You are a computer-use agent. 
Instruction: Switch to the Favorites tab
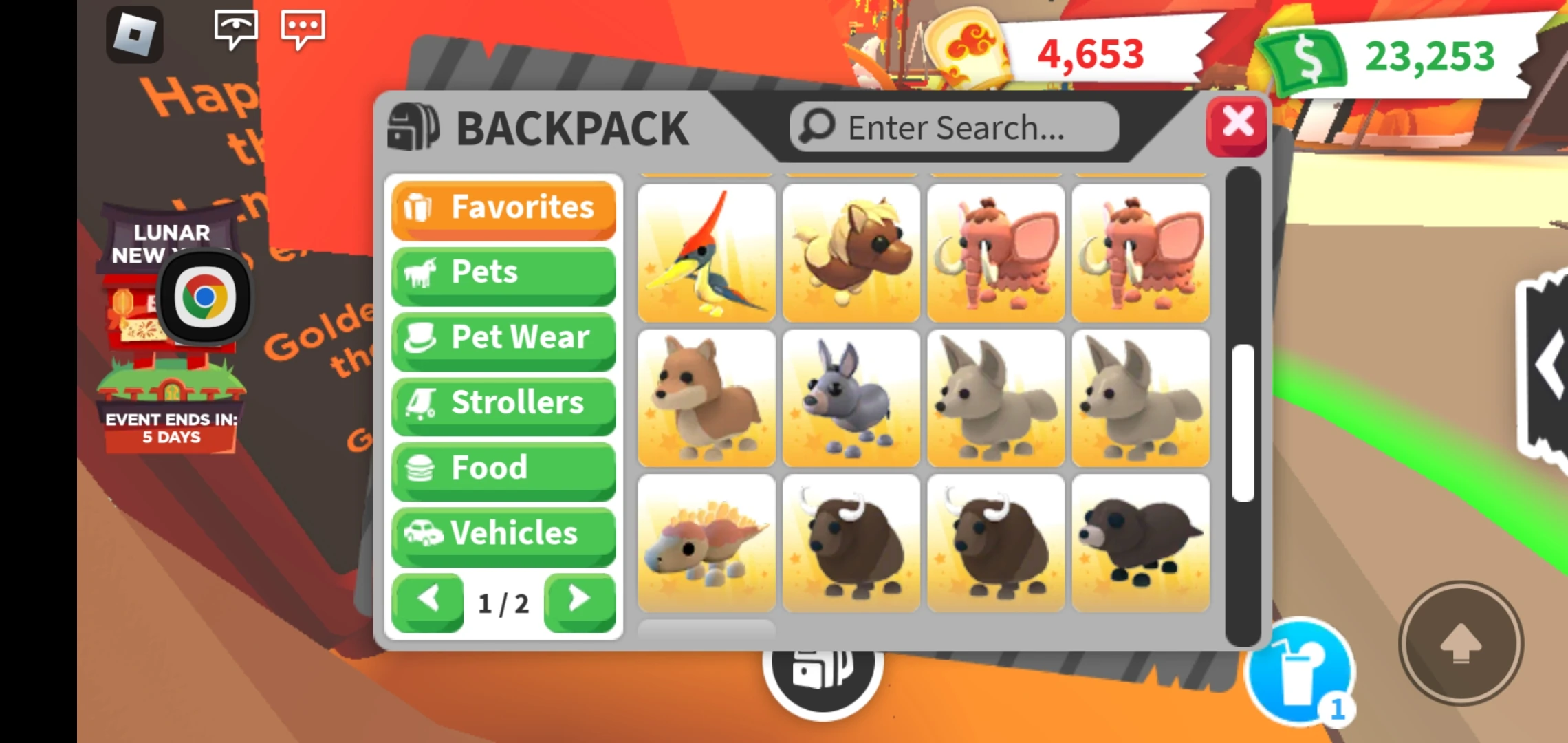(x=503, y=208)
